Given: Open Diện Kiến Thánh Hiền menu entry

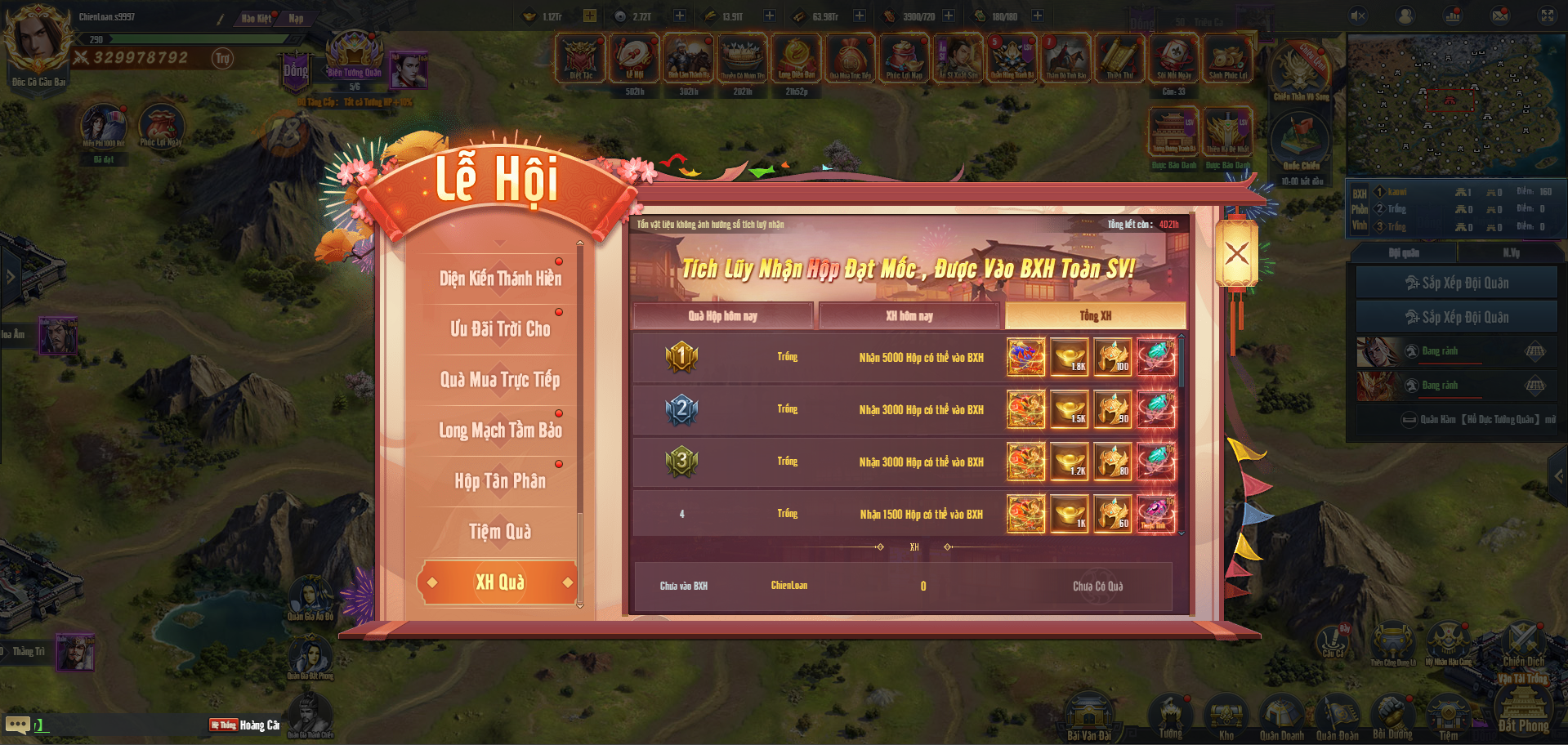Looking at the screenshot, I should (500, 279).
